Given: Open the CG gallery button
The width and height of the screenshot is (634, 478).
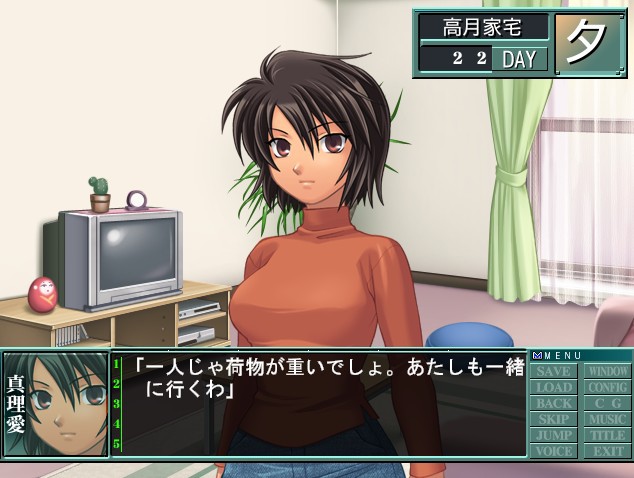Looking at the screenshot, I should click(x=607, y=404).
